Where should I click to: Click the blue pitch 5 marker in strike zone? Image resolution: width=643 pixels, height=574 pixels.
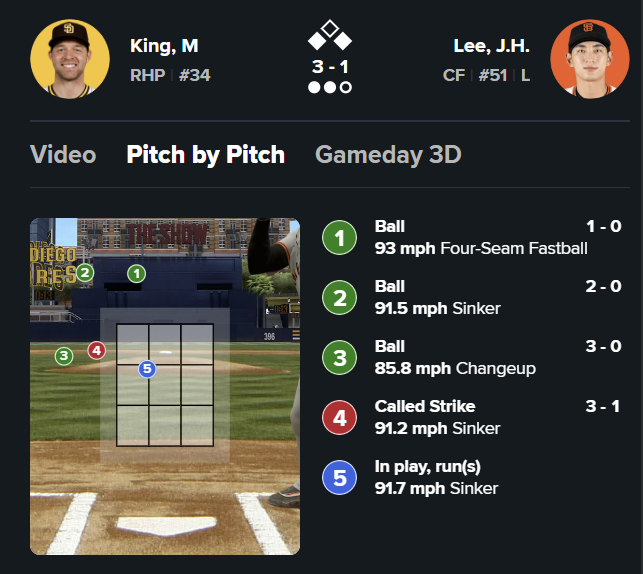pos(147,369)
